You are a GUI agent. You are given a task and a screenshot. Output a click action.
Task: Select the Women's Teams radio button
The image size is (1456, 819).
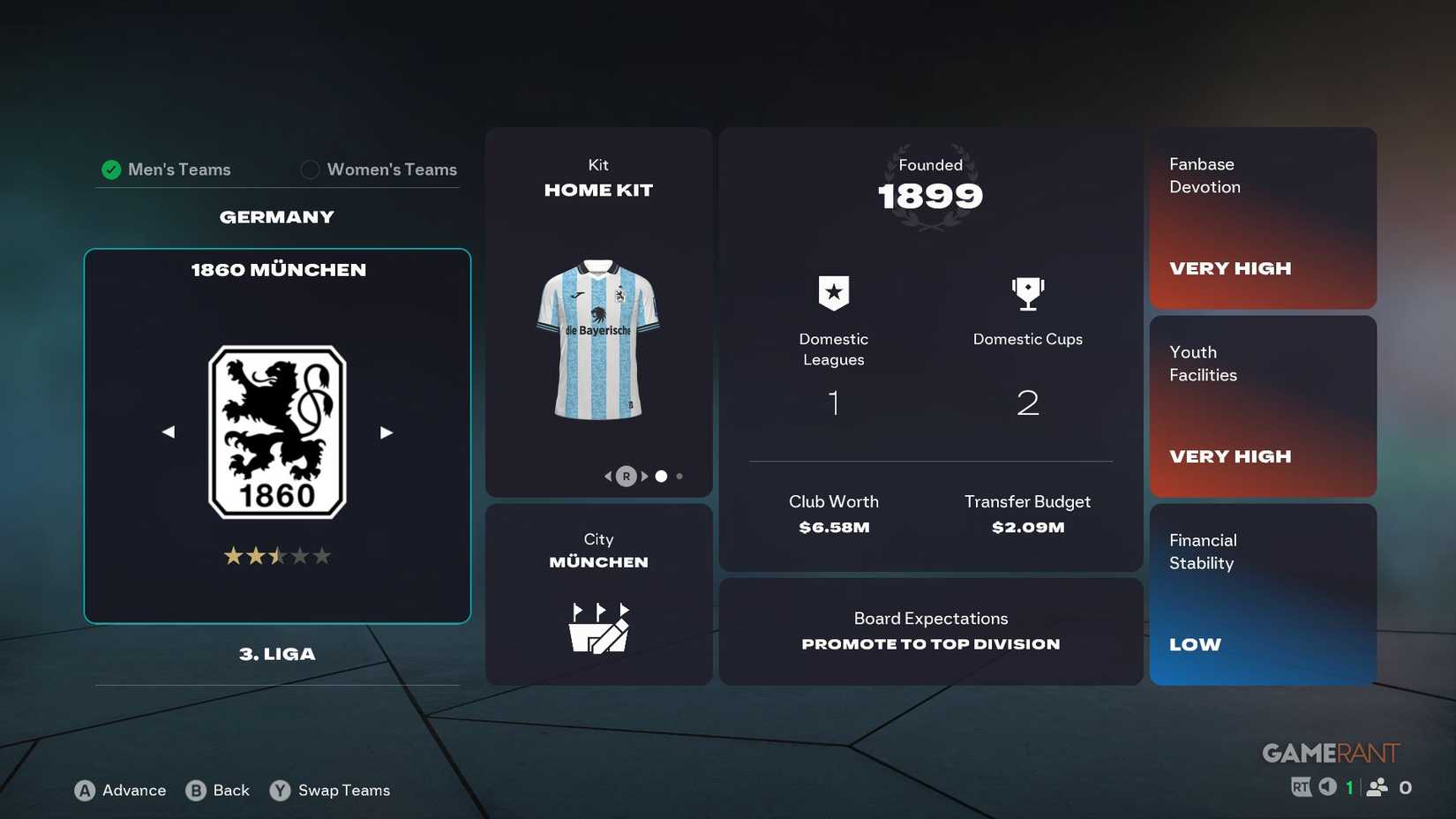310,169
